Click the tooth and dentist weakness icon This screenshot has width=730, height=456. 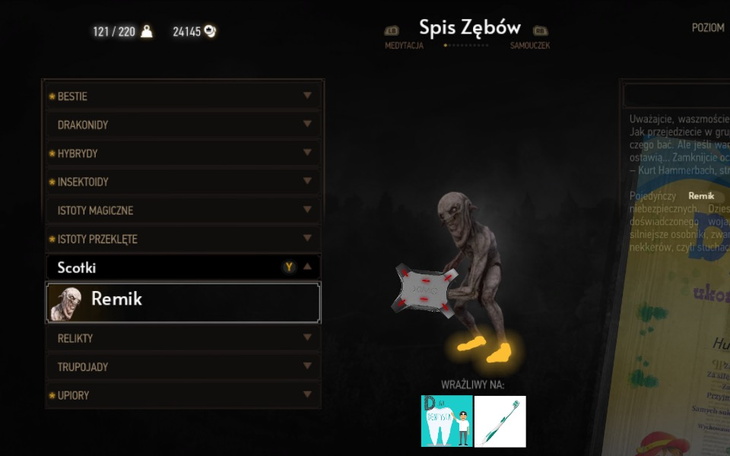446,421
